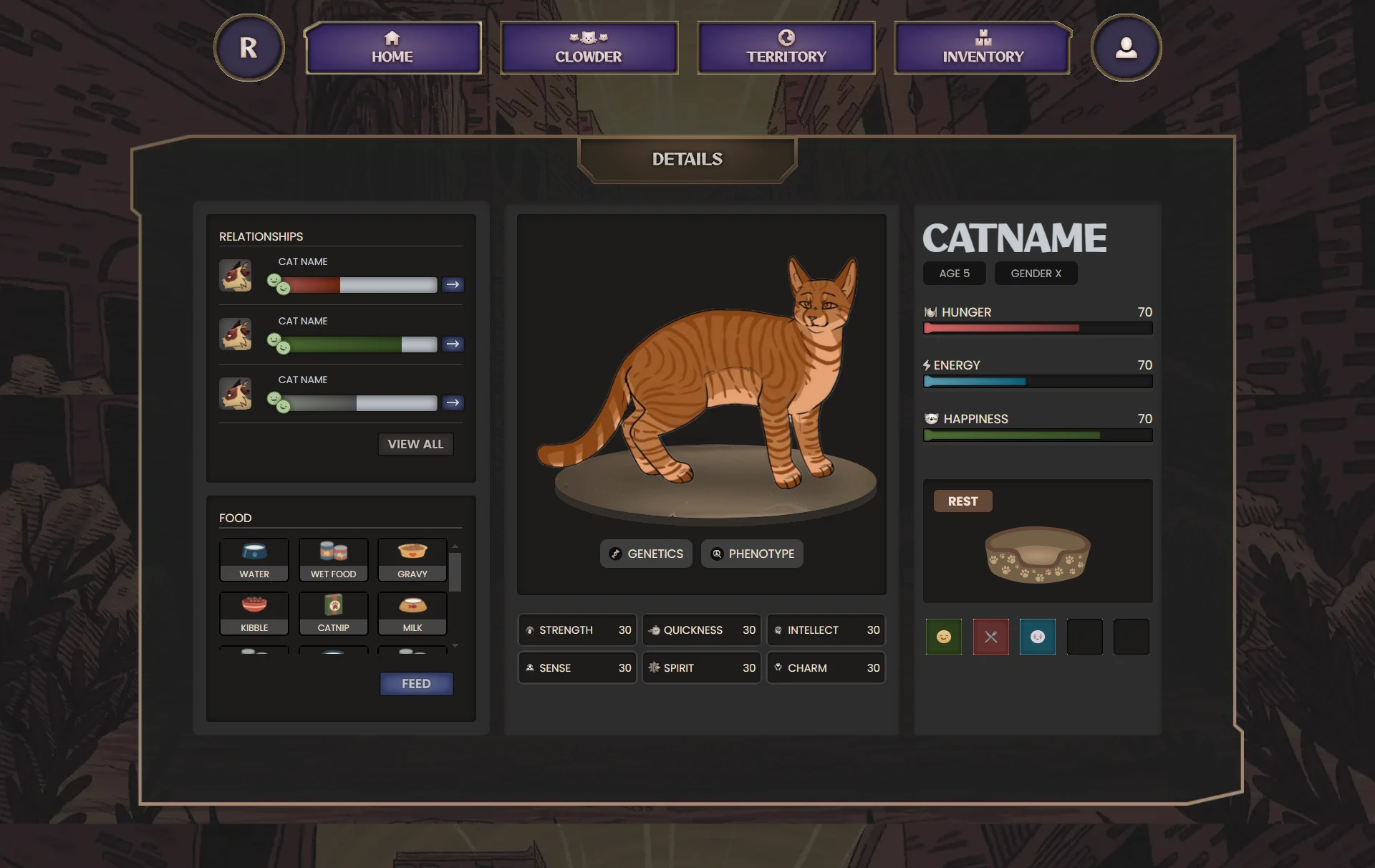Select the Wet Food cans icon
Viewport: 1375px width, 868px height.
pyautogui.click(x=333, y=560)
